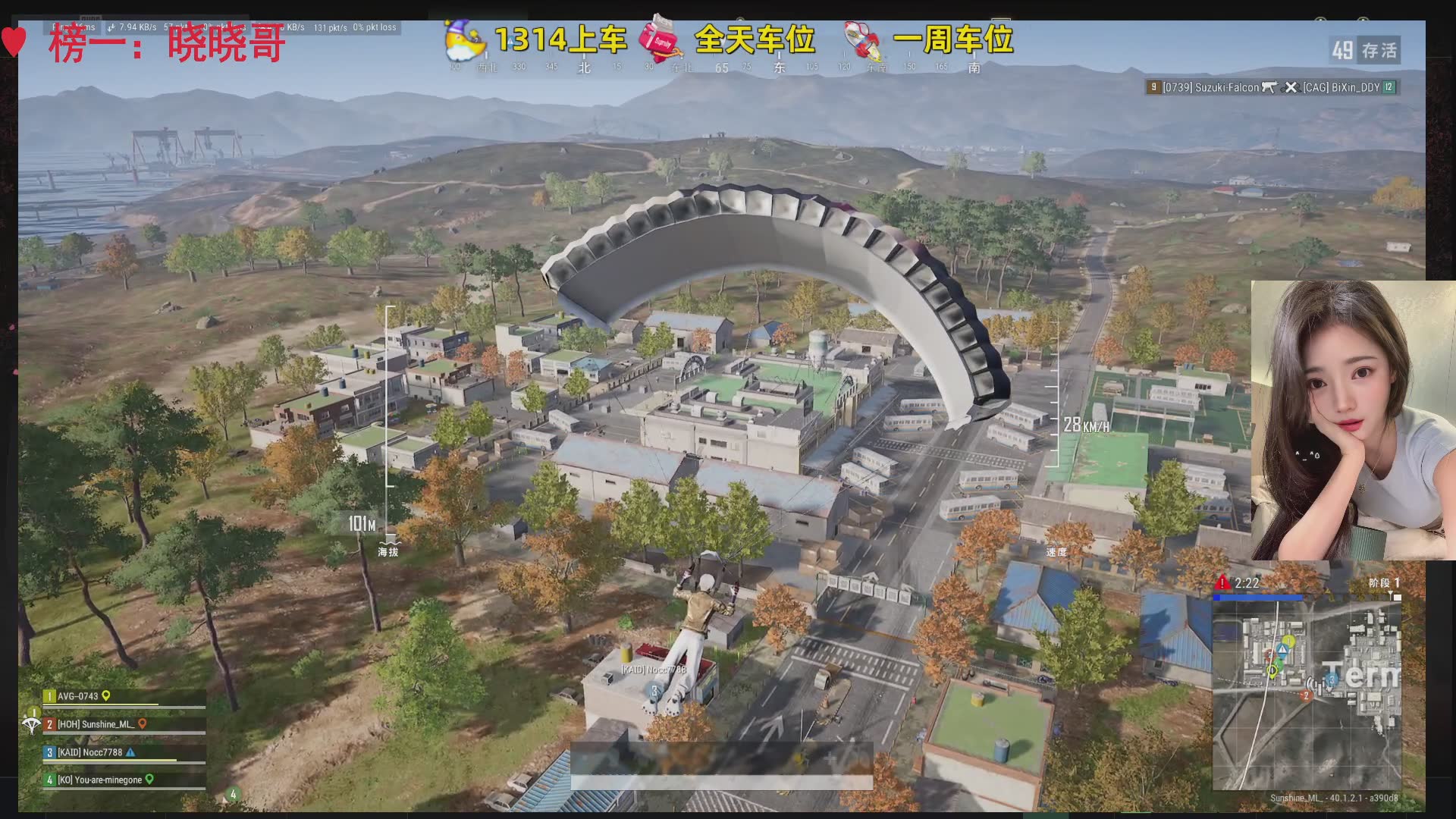Click the parachute status icon beside squad list

coord(31,725)
